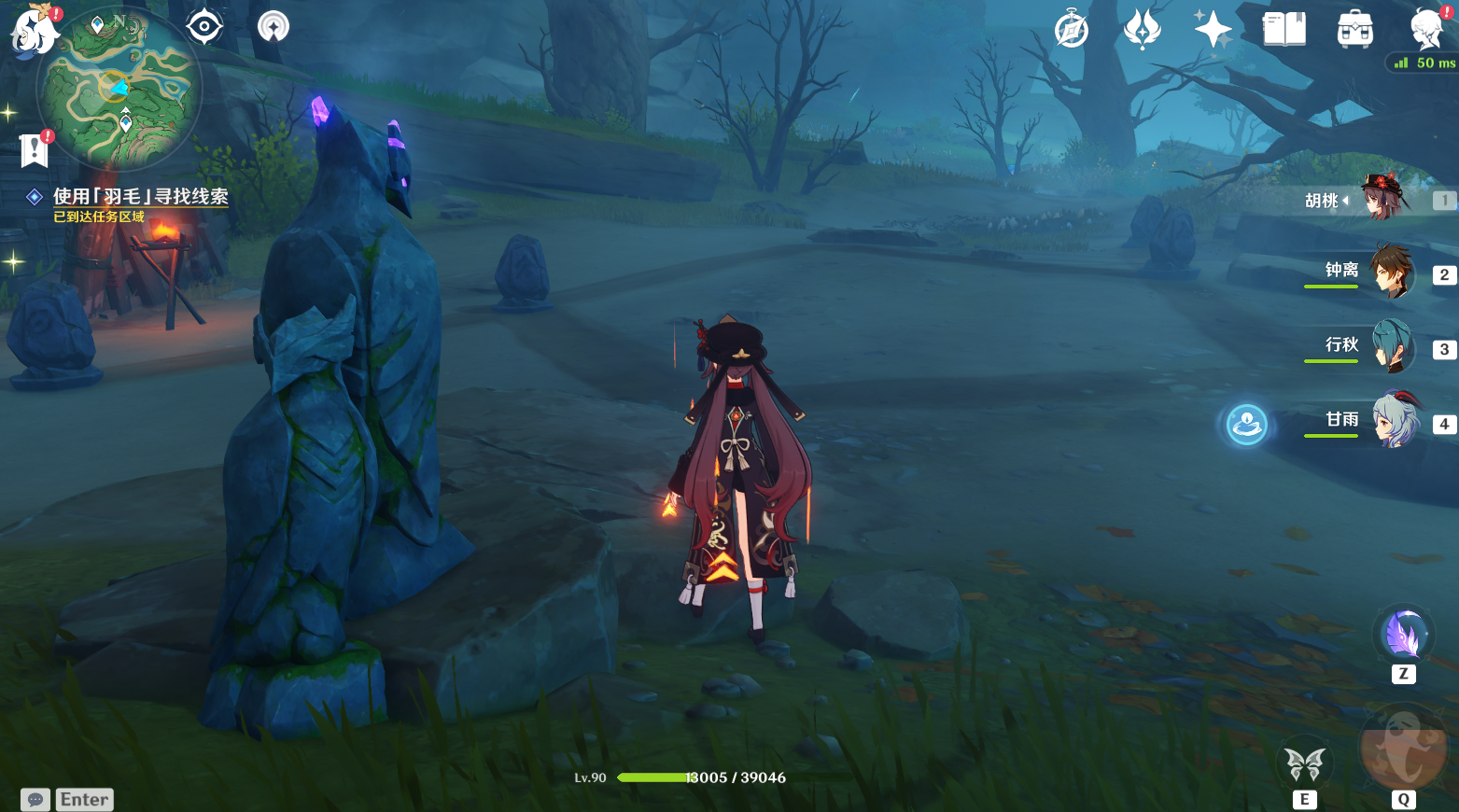The image size is (1459, 812).
Task: Open the adventurer handbook book icon
Action: pos(1284,30)
